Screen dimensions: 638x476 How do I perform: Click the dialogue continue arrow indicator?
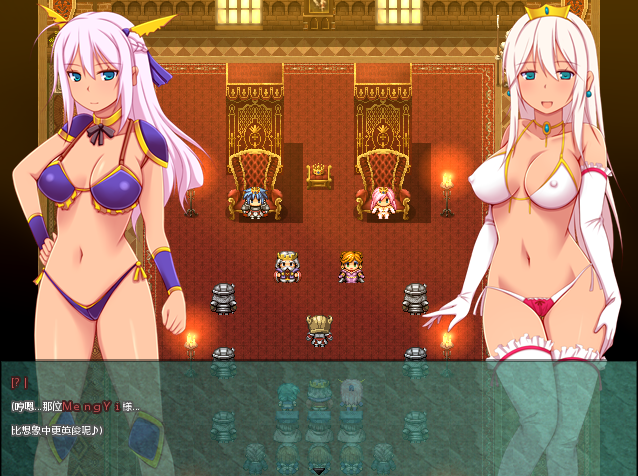(319, 469)
